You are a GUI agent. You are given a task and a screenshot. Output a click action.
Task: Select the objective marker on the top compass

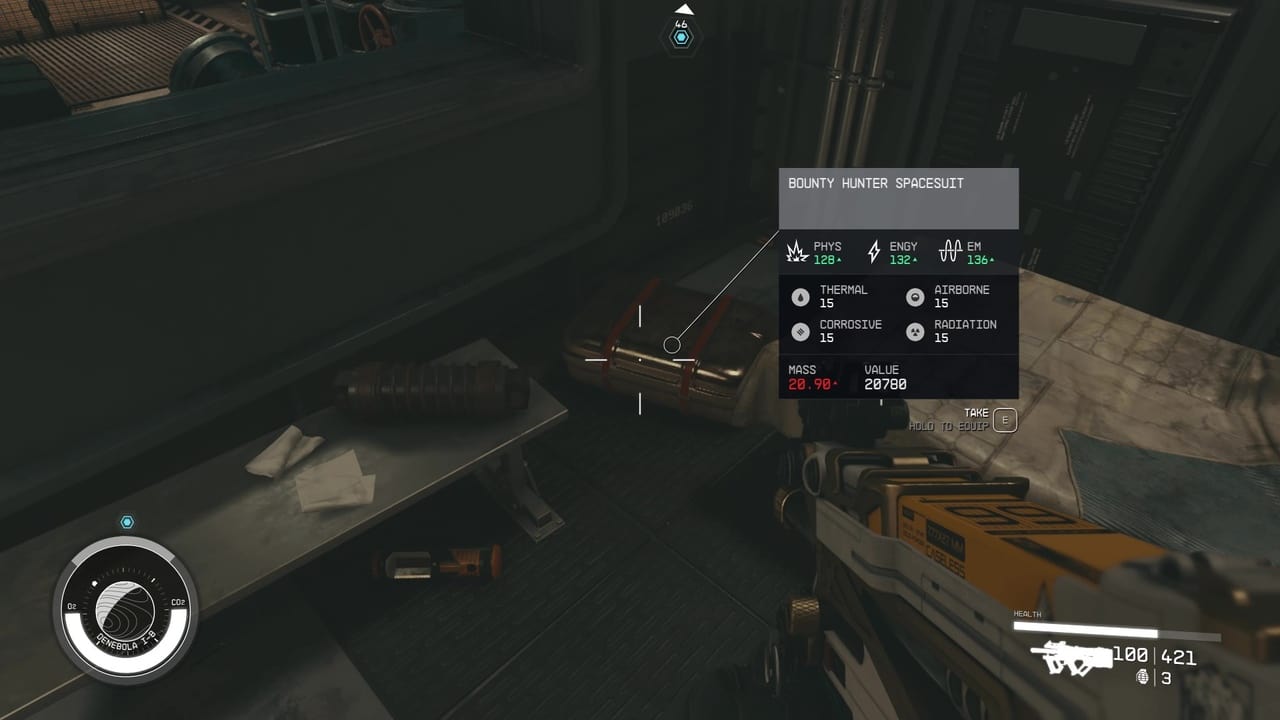coord(682,37)
